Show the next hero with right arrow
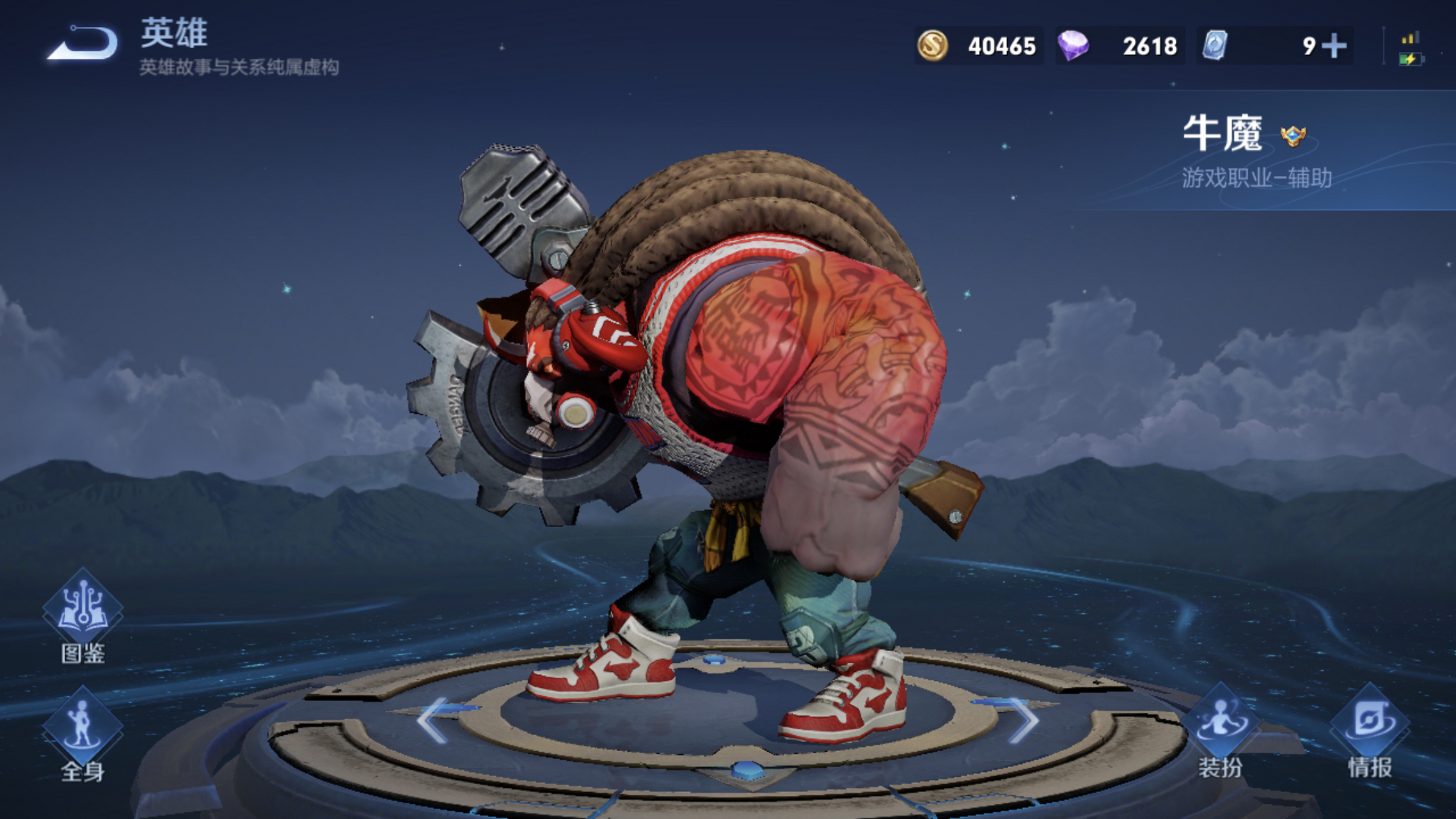Screen dimensions: 1456x819 pos(1024,720)
